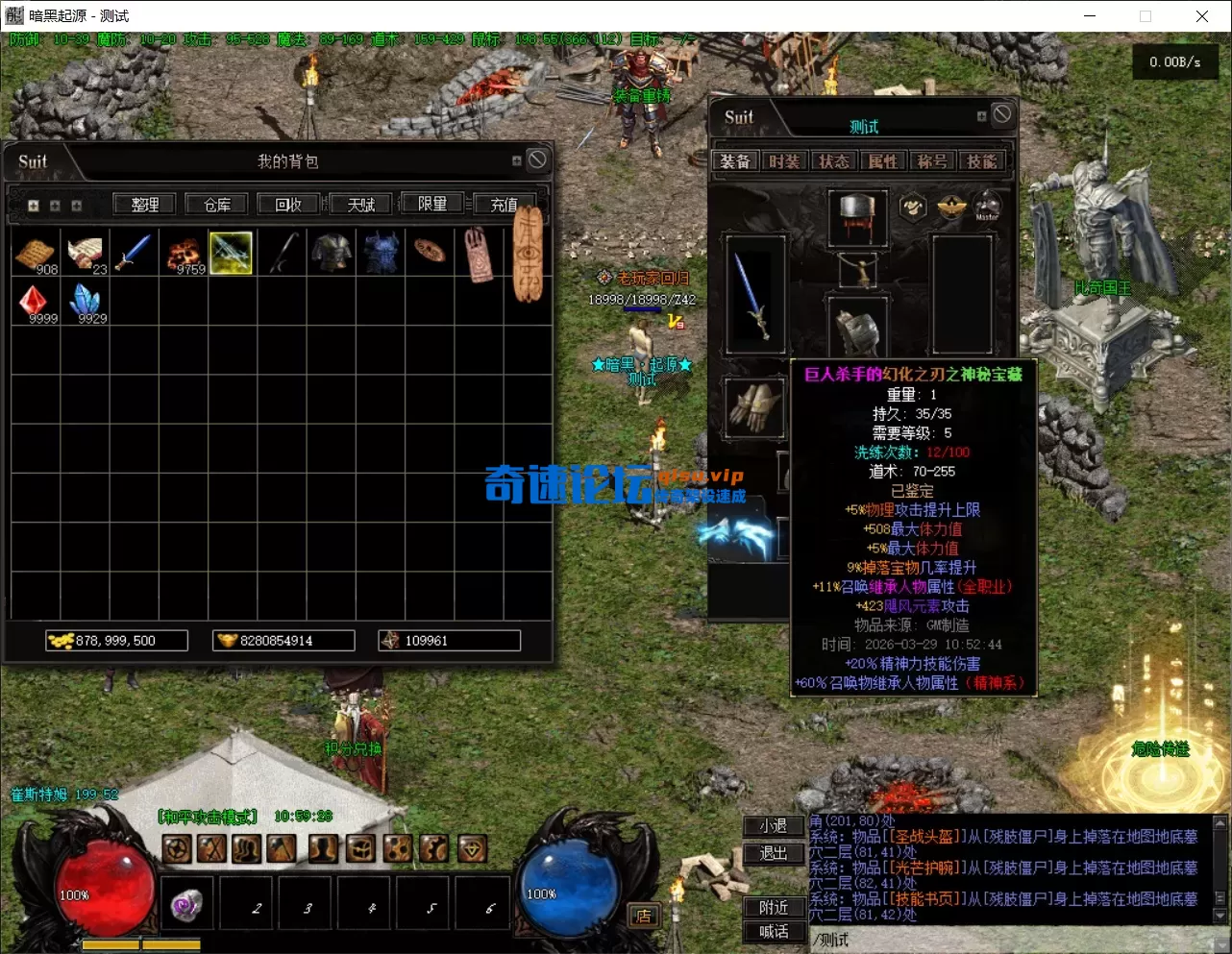Close the 我的背包 bag window
Screen dimensions: 1232x954
tap(537, 159)
